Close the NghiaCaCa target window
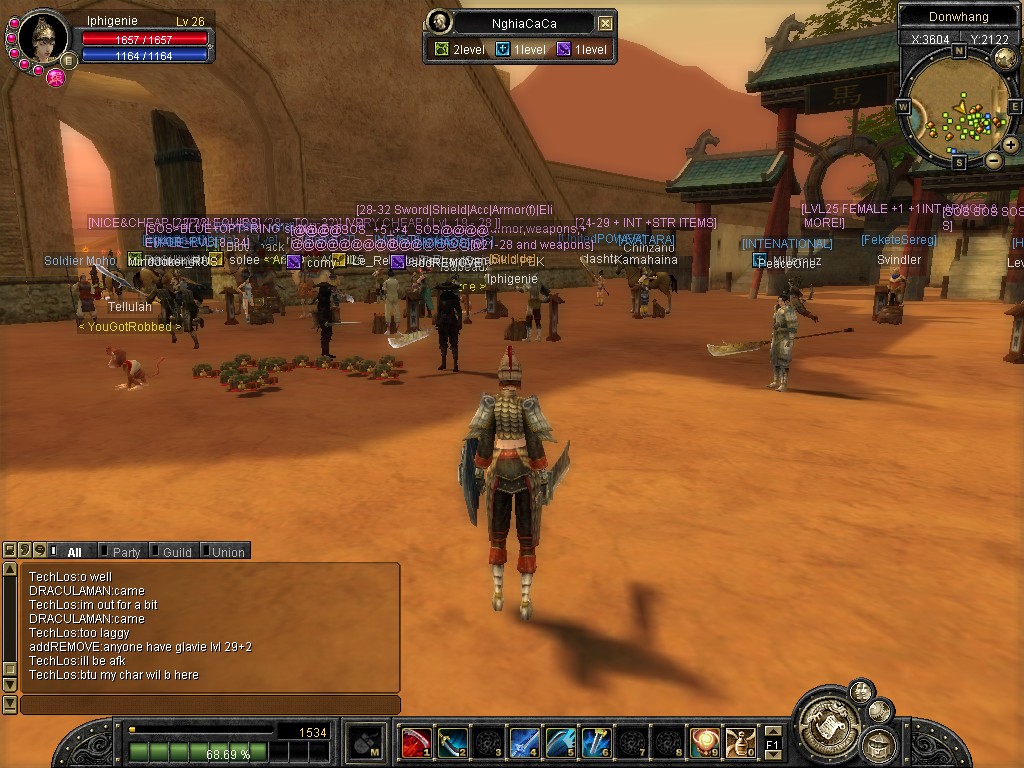The height and width of the screenshot is (768, 1024). point(605,23)
